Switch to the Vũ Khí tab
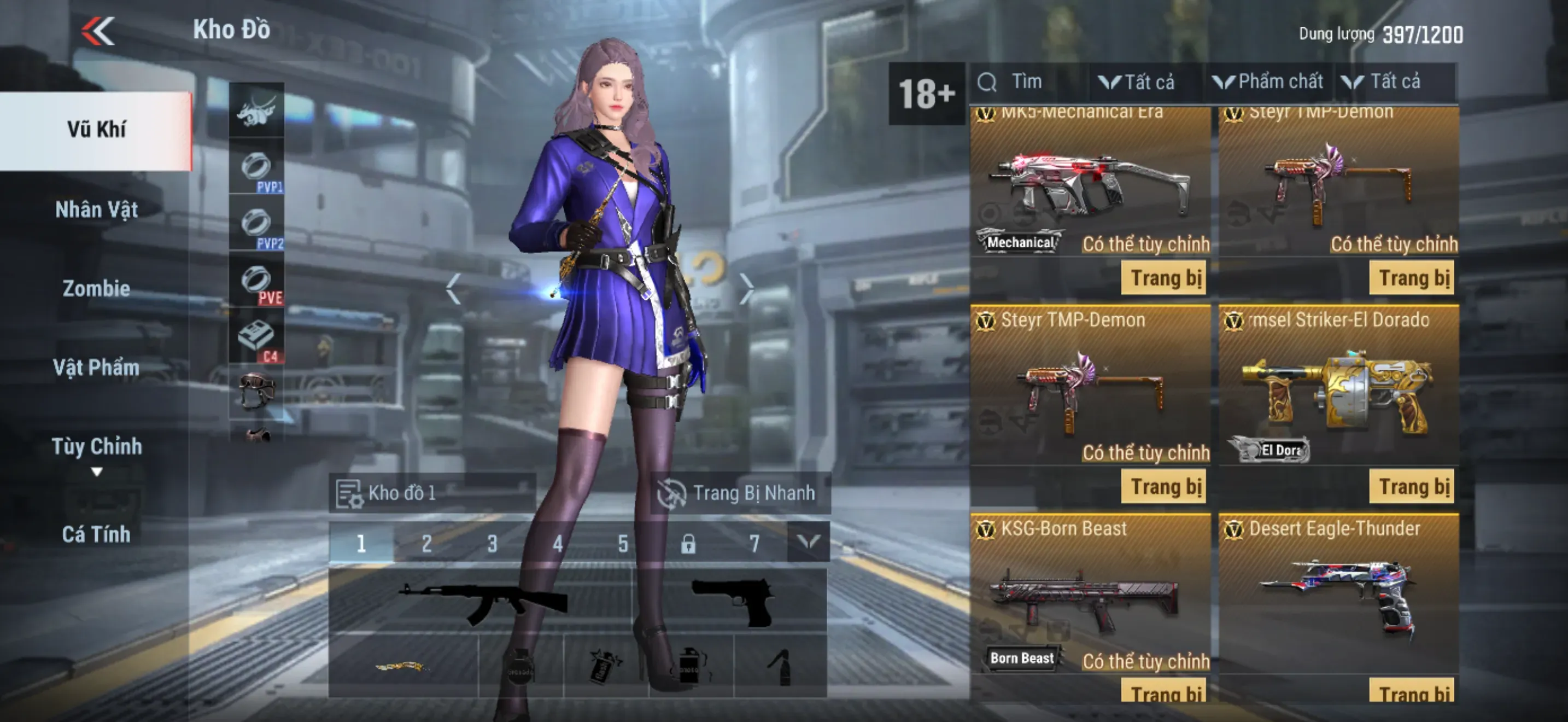The height and width of the screenshot is (722, 1568). click(x=96, y=130)
